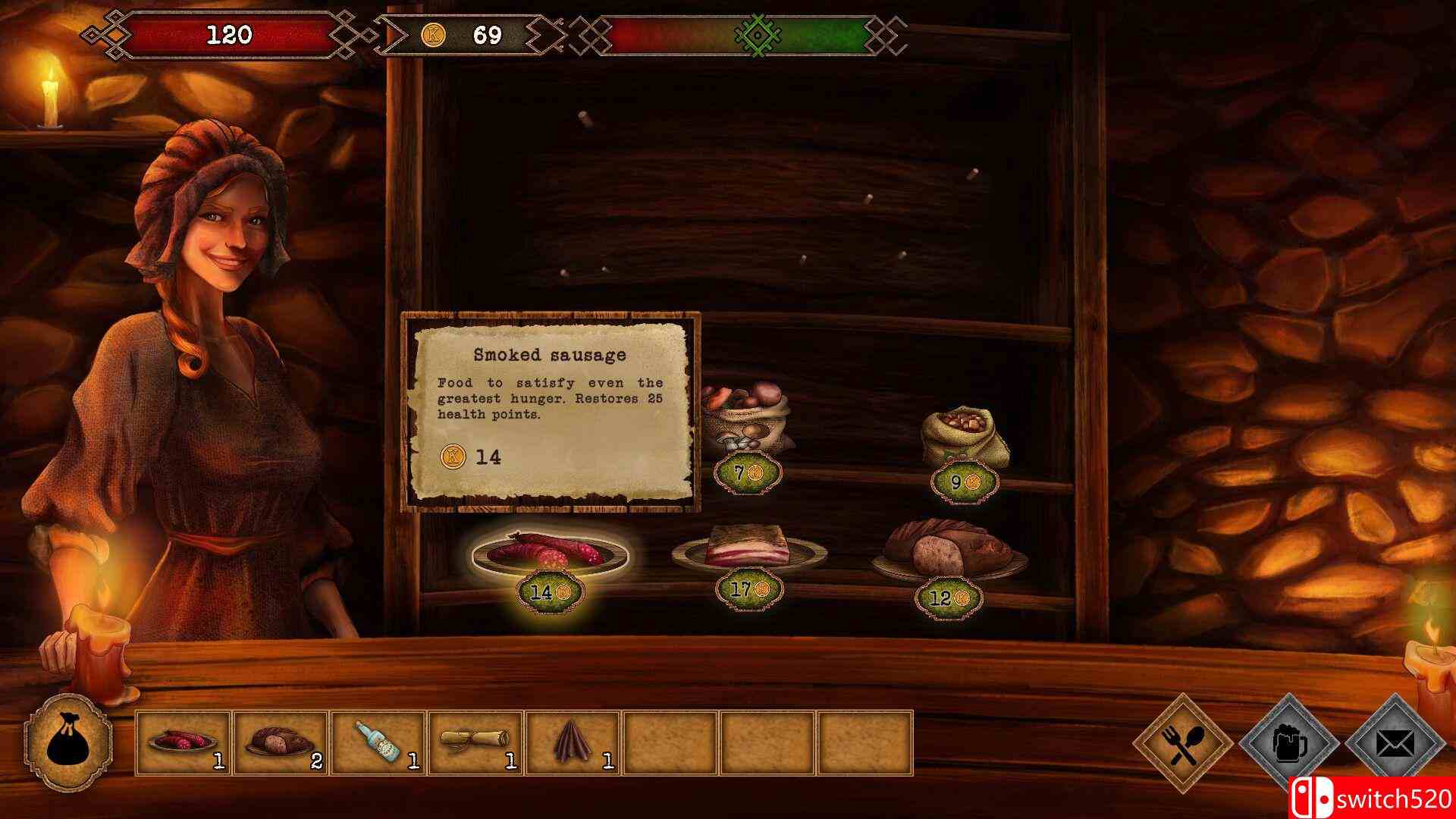Open the envelope mail tab

click(1395, 743)
